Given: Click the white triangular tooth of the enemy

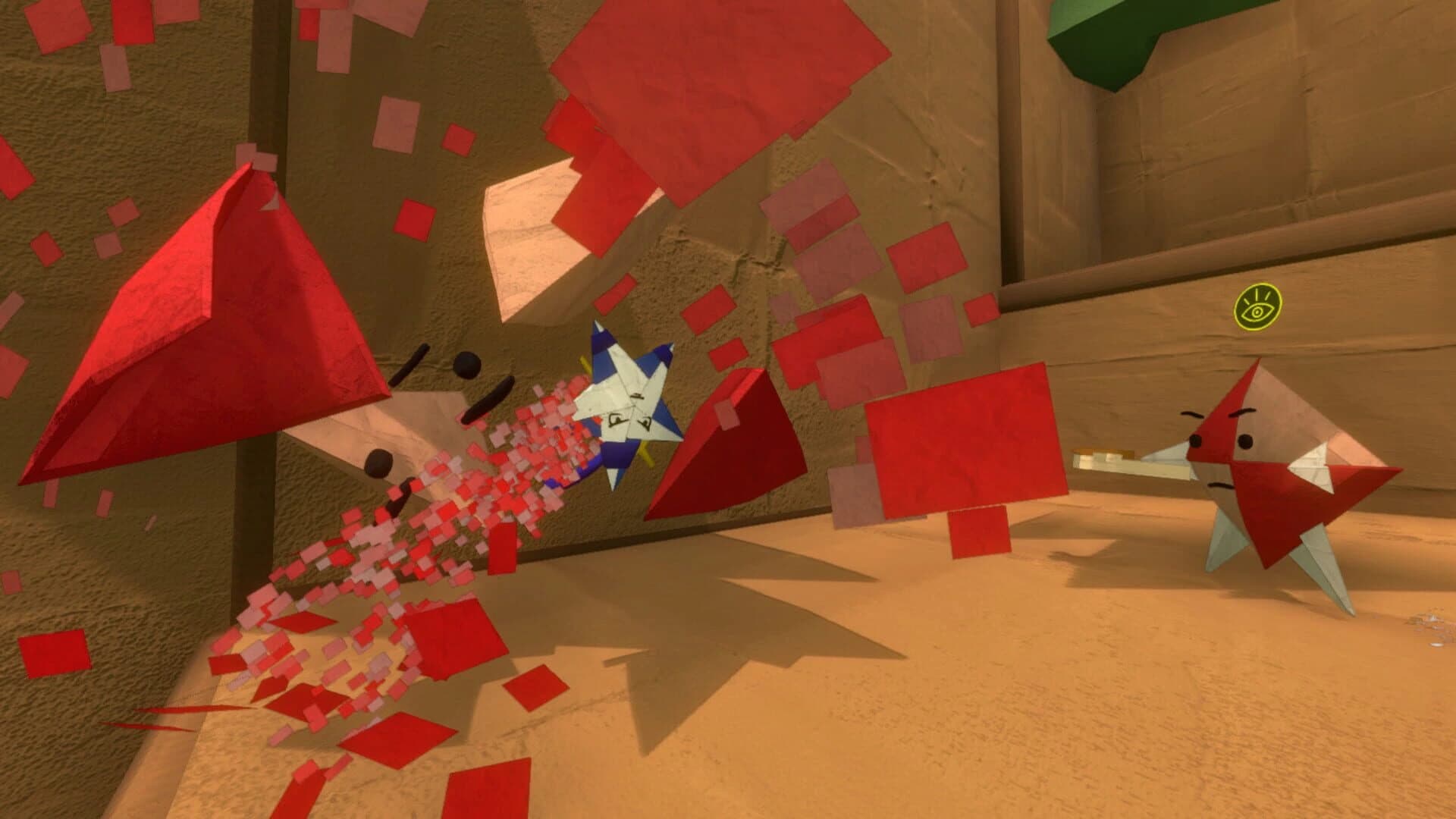Looking at the screenshot, I should pos(1313,466).
